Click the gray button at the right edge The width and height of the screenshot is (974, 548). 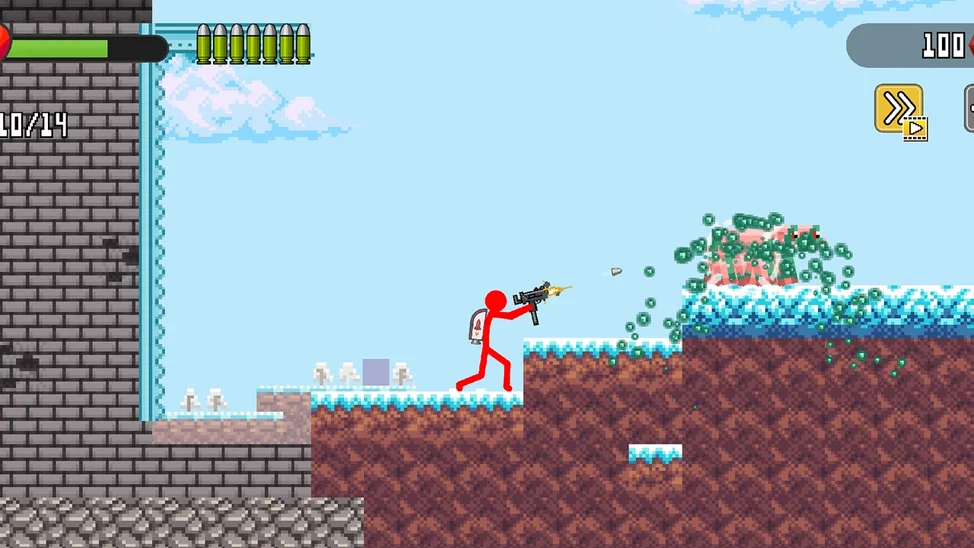point(969,108)
